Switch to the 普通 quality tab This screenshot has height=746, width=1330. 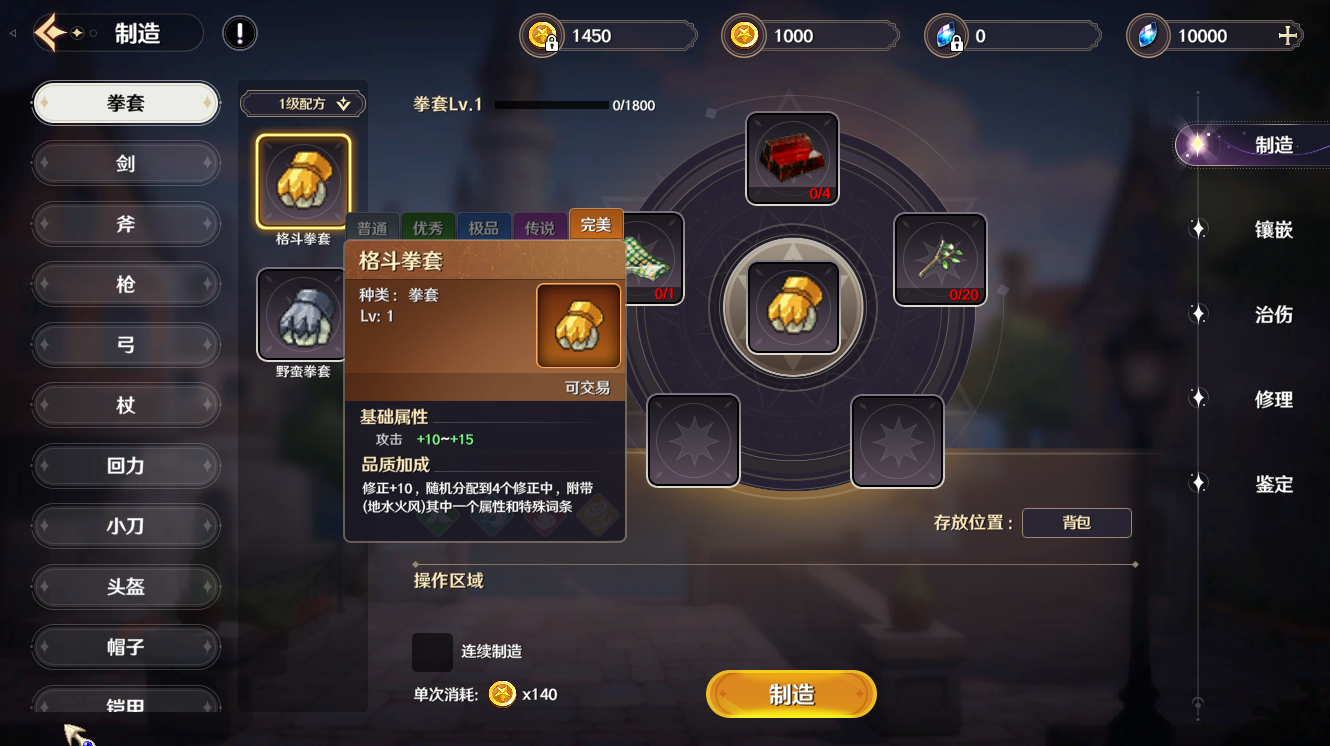(372, 228)
